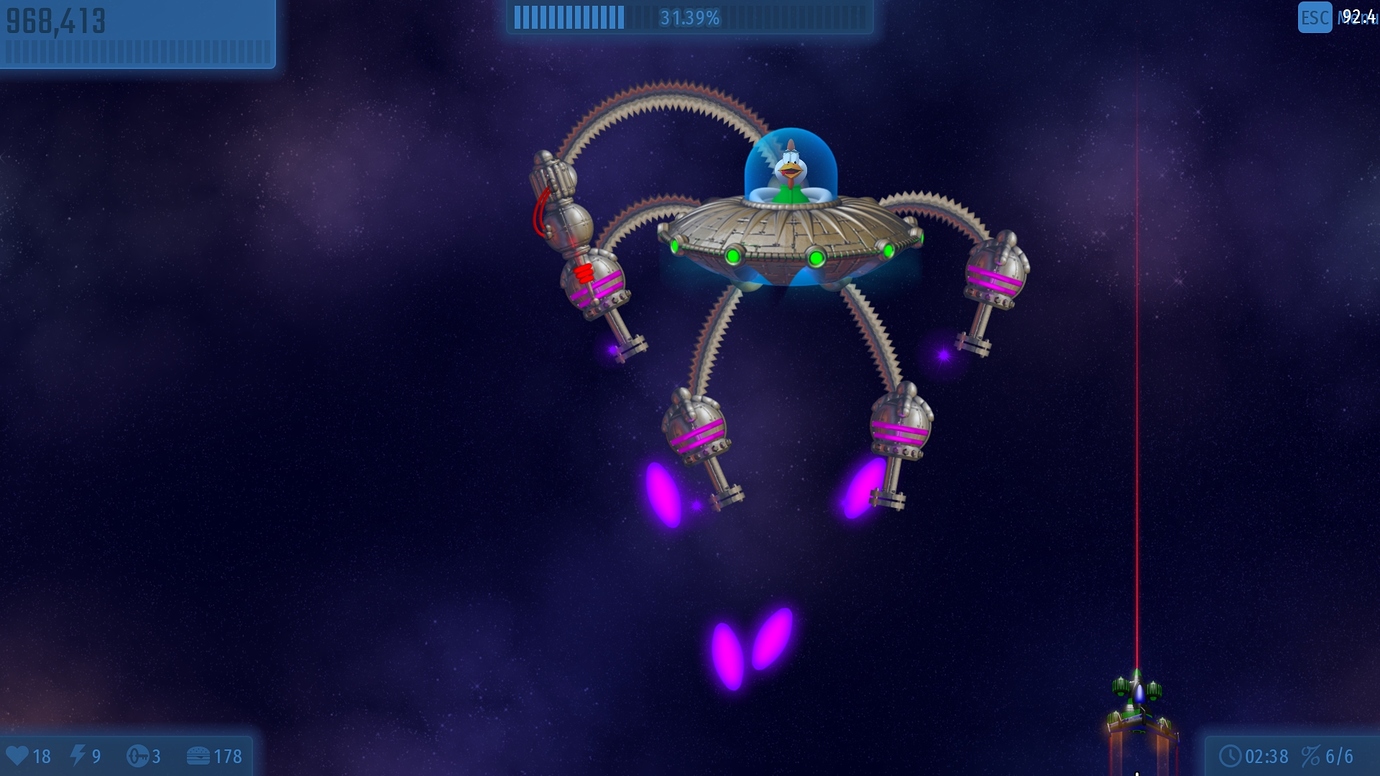The width and height of the screenshot is (1380, 776).
Task: Select the lightning firepower icon
Action: pos(78,756)
